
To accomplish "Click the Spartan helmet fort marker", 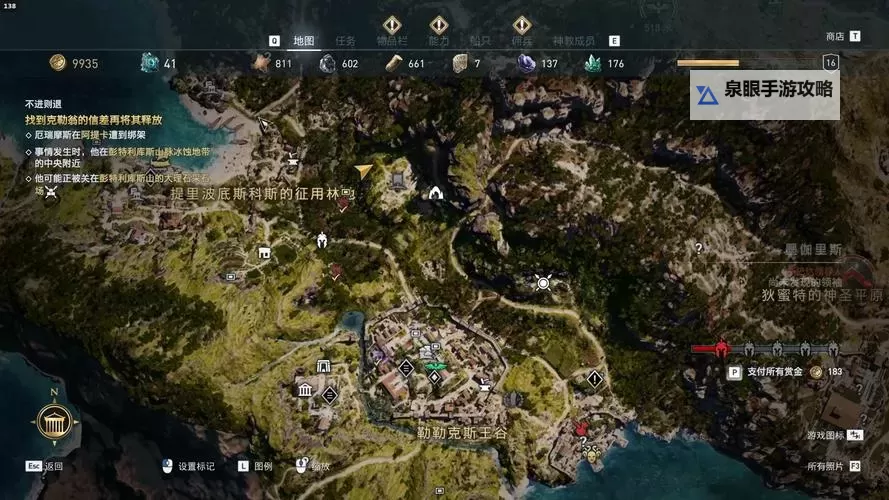I will coord(323,240).
